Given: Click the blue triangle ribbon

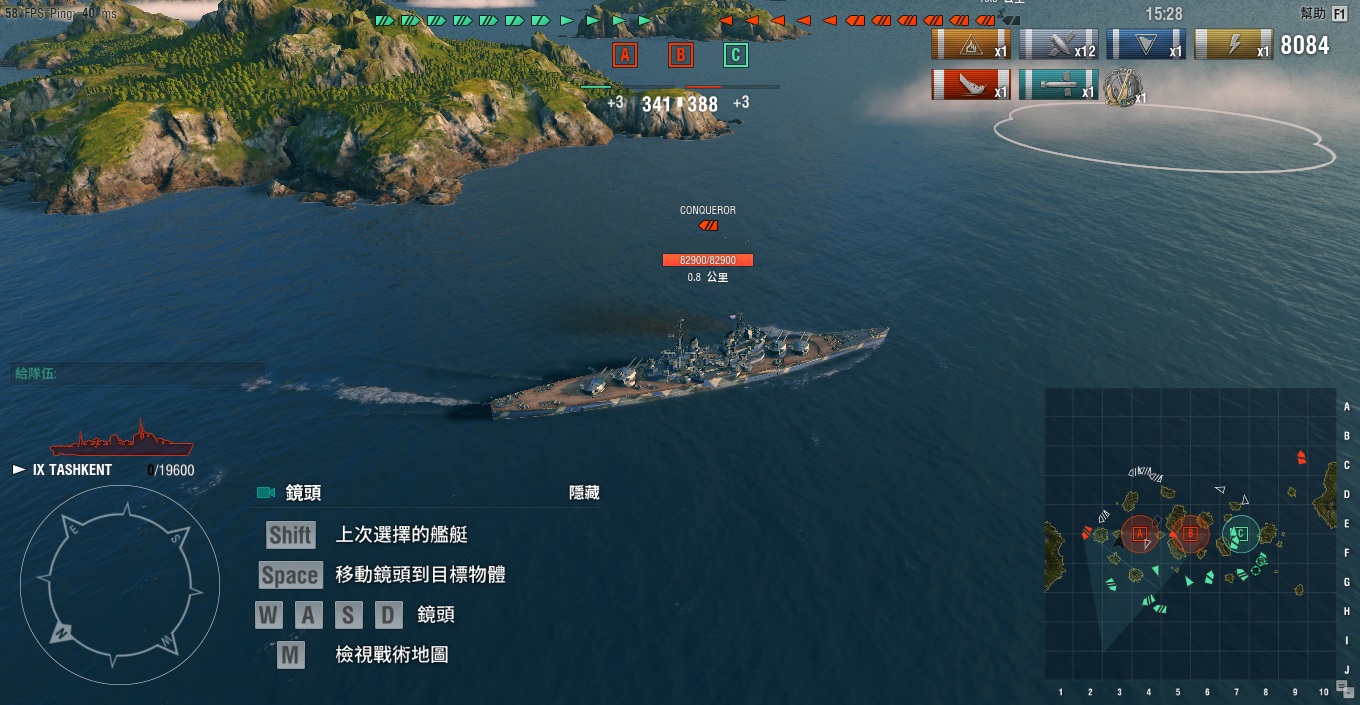Looking at the screenshot, I should click(x=1146, y=45).
